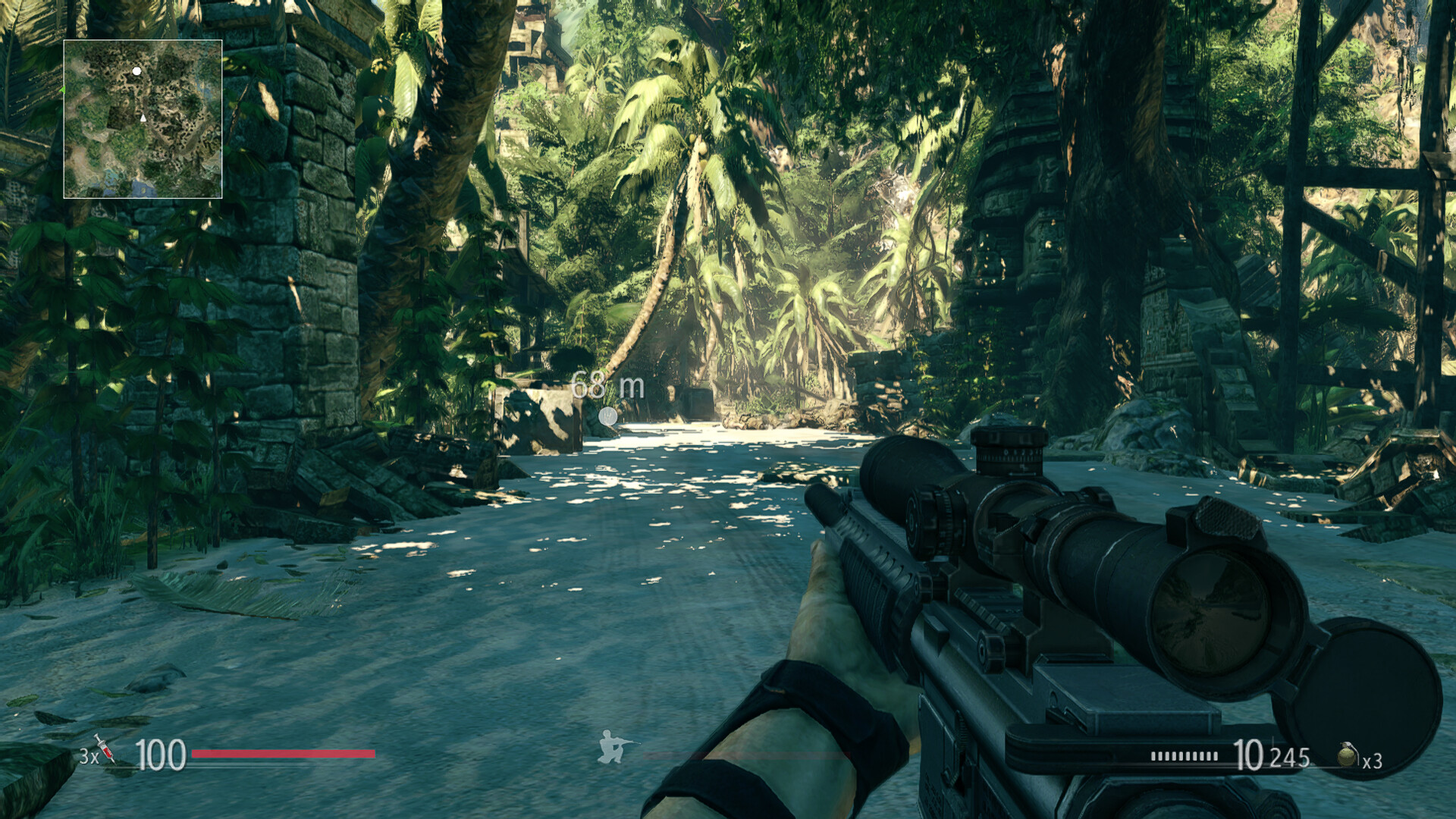The width and height of the screenshot is (1456, 819).
Task: Click the grenade icon
Action: (x=1347, y=755)
